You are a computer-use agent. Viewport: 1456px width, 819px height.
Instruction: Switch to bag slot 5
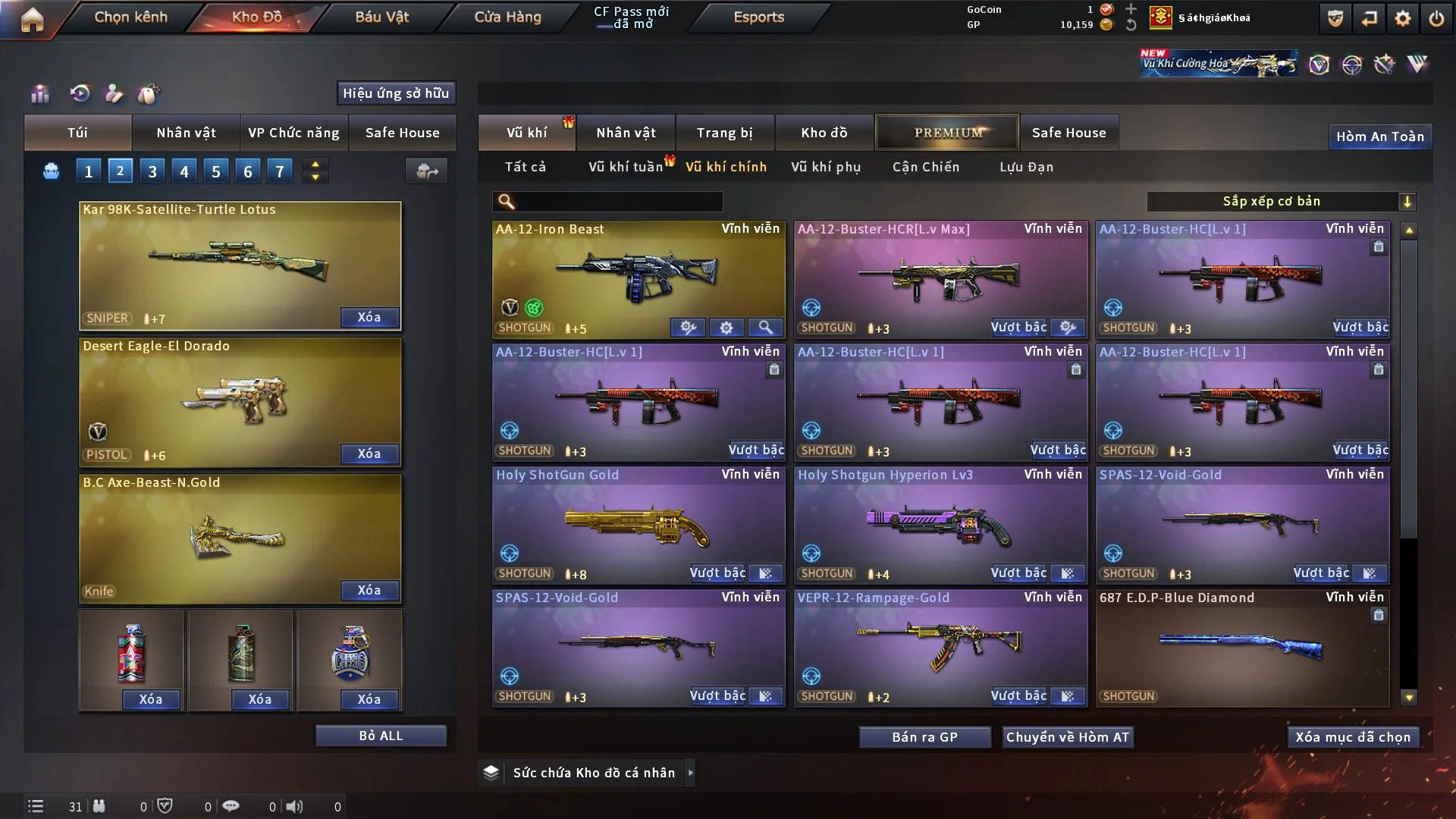coord(215,171)
